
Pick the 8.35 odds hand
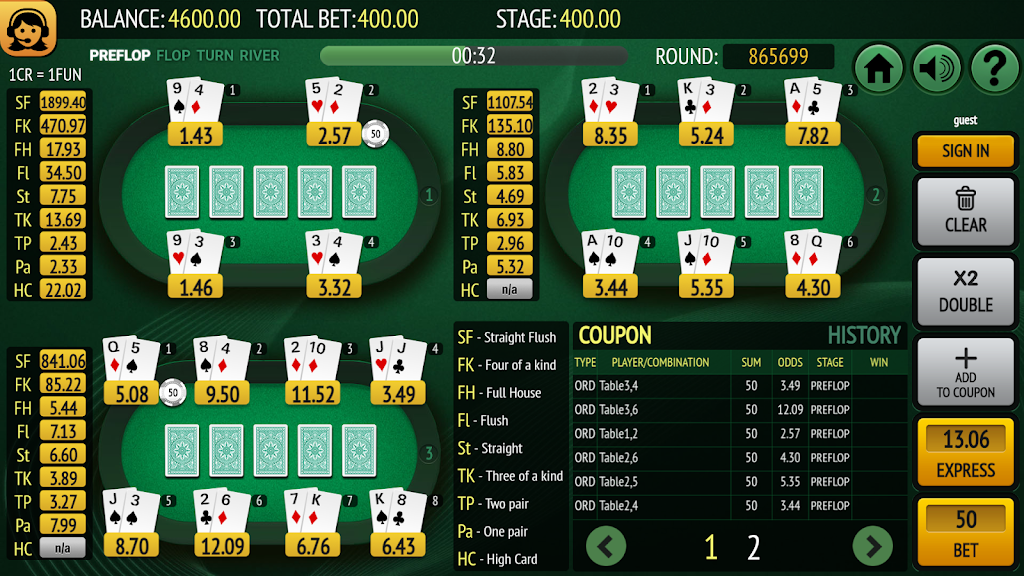[610, 136]
